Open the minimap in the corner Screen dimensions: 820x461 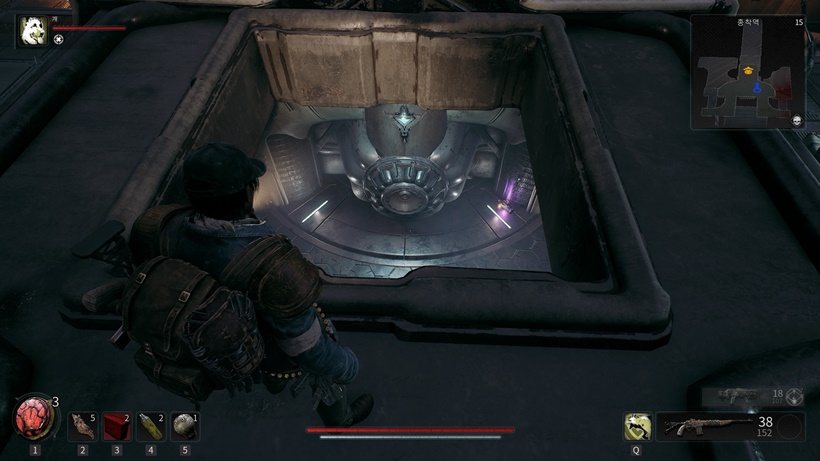pos(747,71)
